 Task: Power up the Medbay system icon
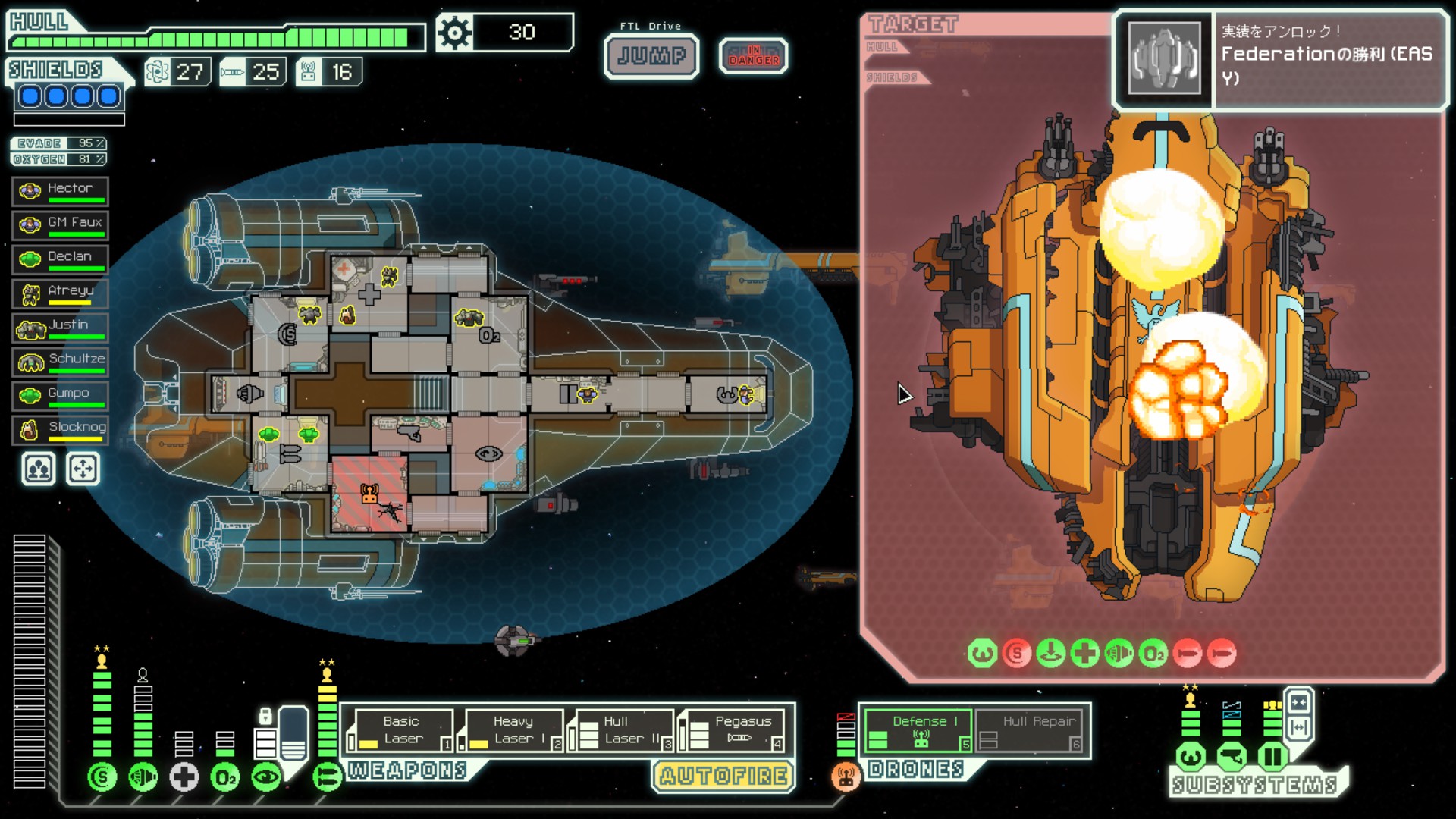(x=184, y=777)
